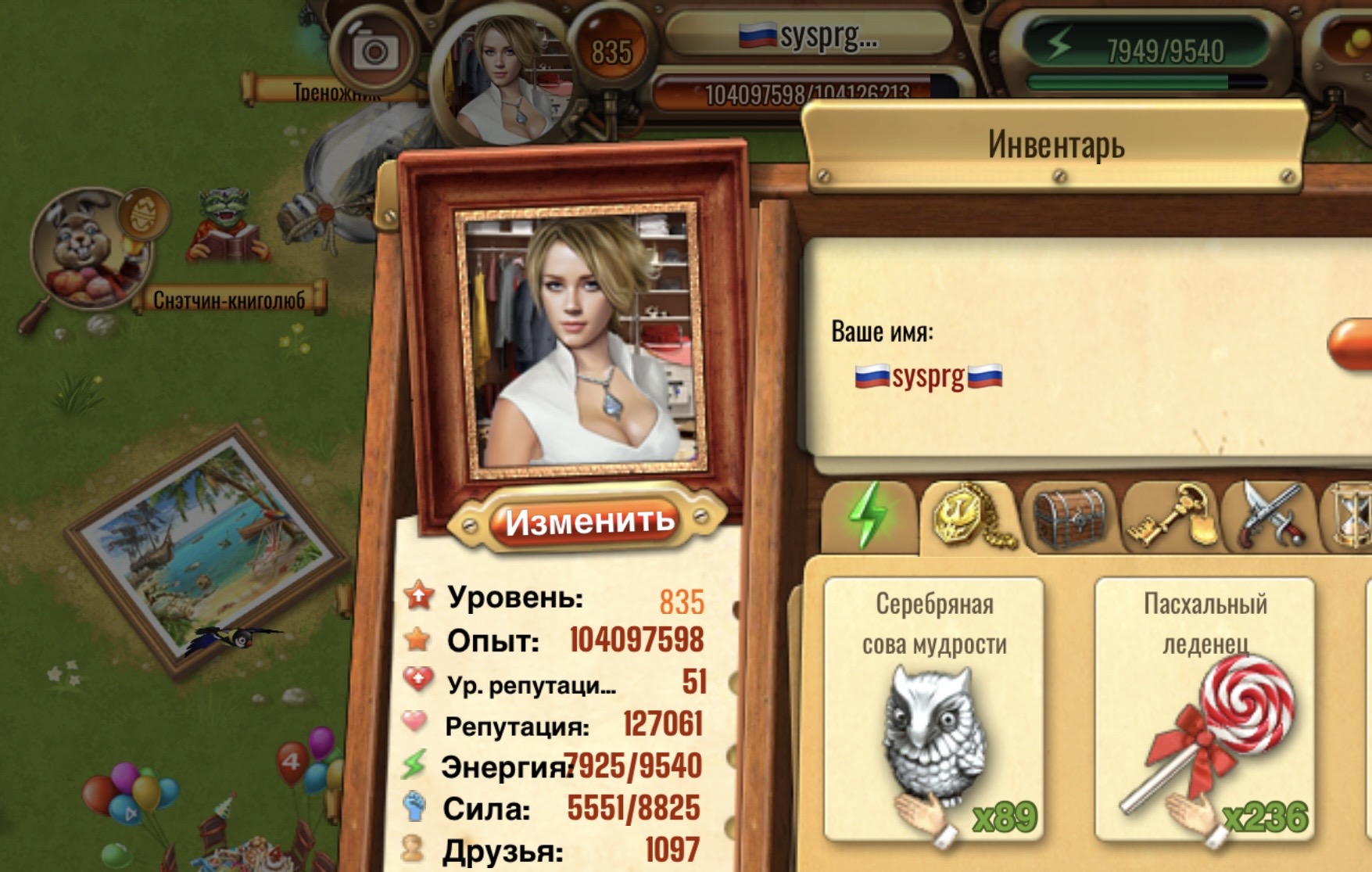Viewport: 1372px width, 872px height.
Task: Select the Серебряная сова мудрости item
Action: (933, 709)
